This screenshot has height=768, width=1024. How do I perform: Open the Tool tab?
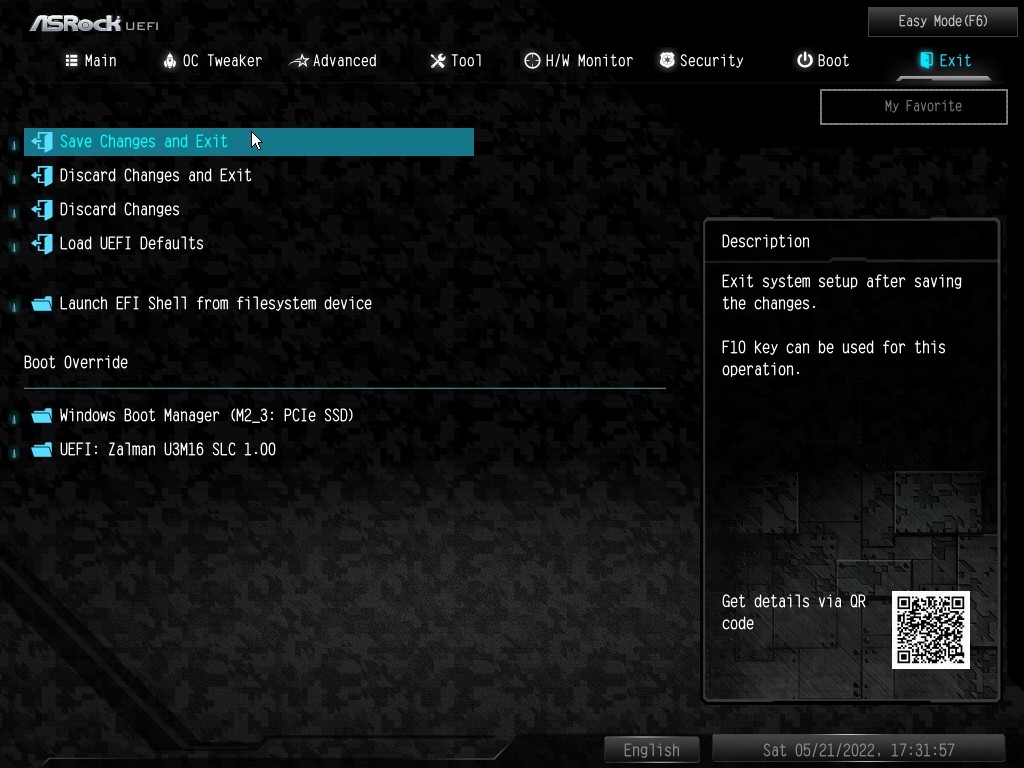point(456,61)
